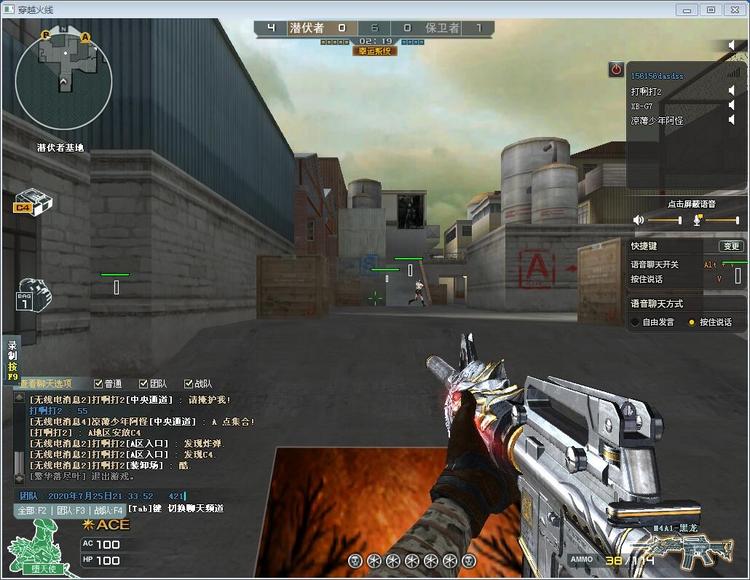
Task: Adjust the microphone volume slider
Action: (x=722, y=219)
